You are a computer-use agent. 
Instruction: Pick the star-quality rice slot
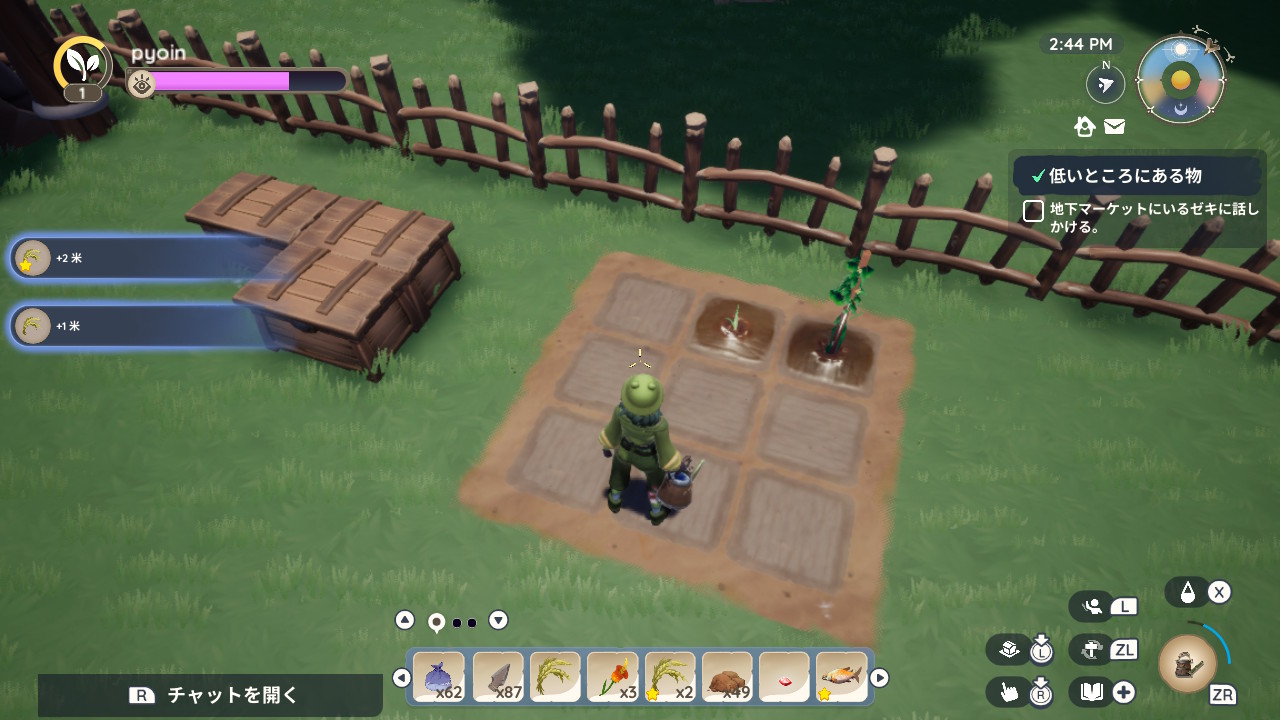click(670, 677)
